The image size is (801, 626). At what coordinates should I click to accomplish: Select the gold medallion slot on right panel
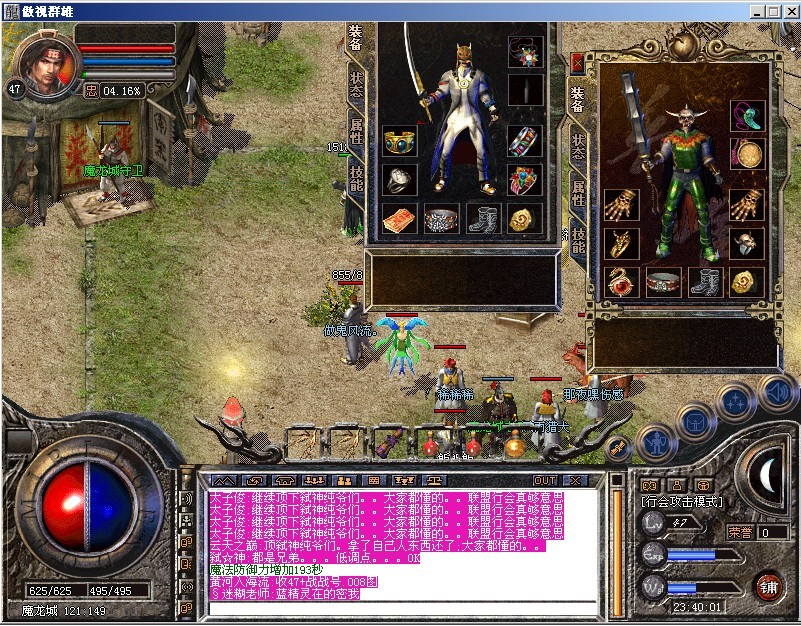(x=746, y=155)
